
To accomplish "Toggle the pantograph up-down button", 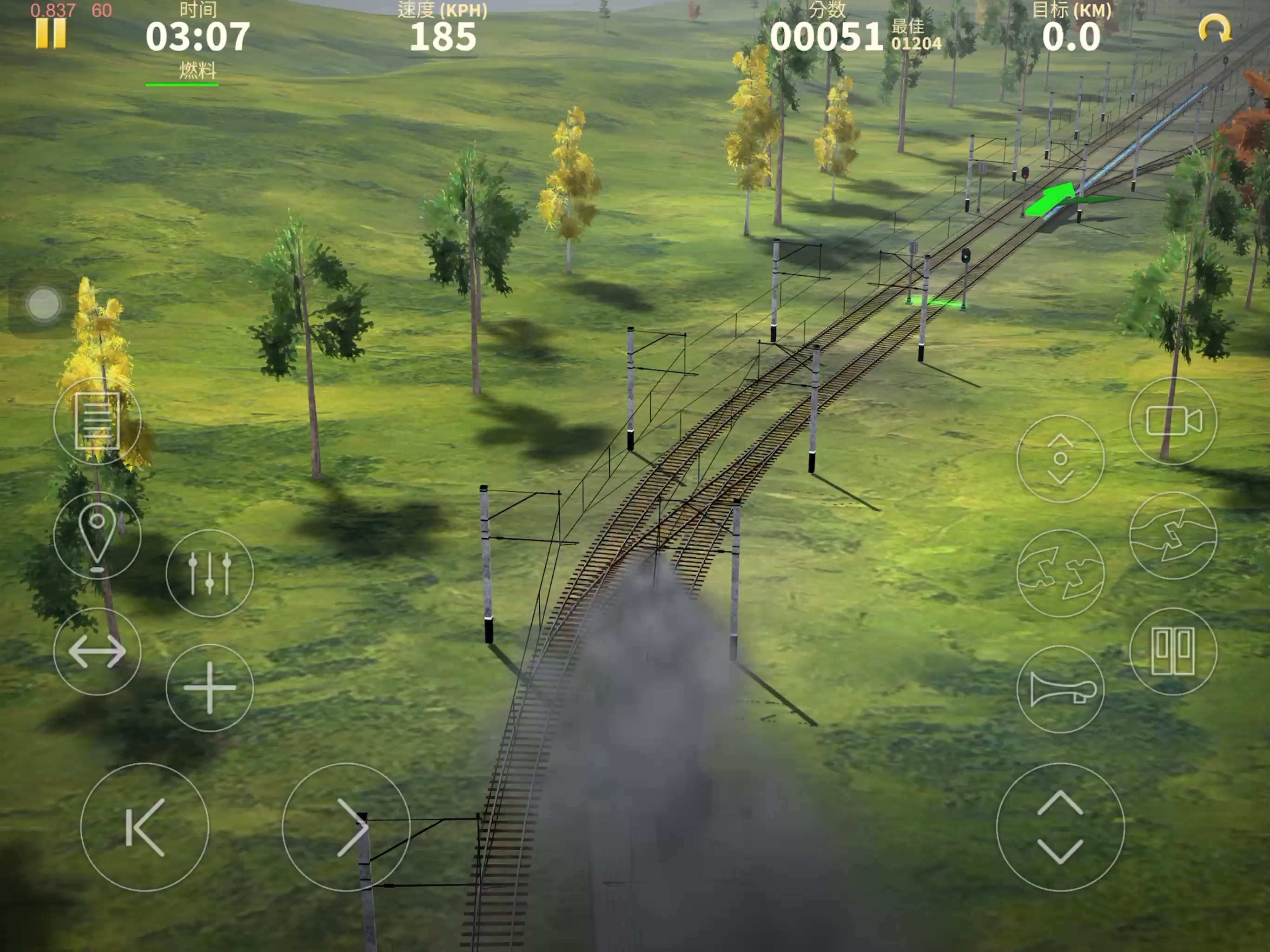I will click(1060, 458).
